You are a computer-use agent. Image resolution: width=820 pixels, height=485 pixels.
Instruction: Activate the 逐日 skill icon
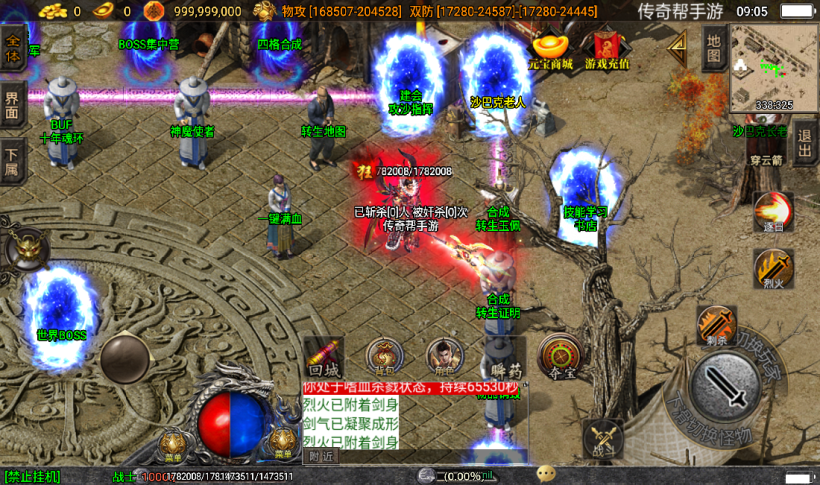(x=774, y=213)
